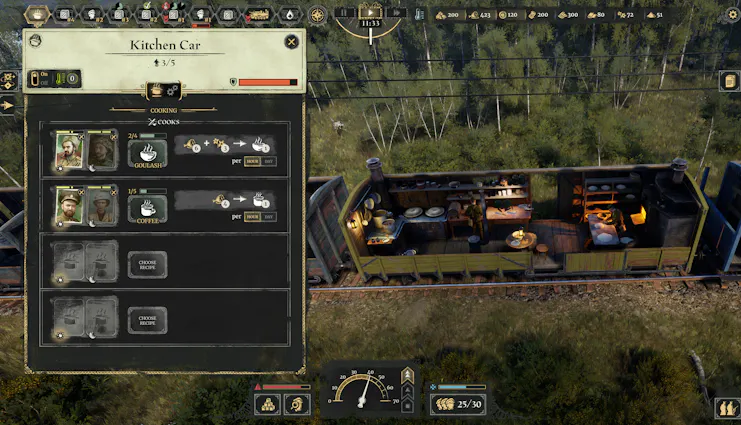
Task: Open the two-figures squad button
Action: pos(727,408)
